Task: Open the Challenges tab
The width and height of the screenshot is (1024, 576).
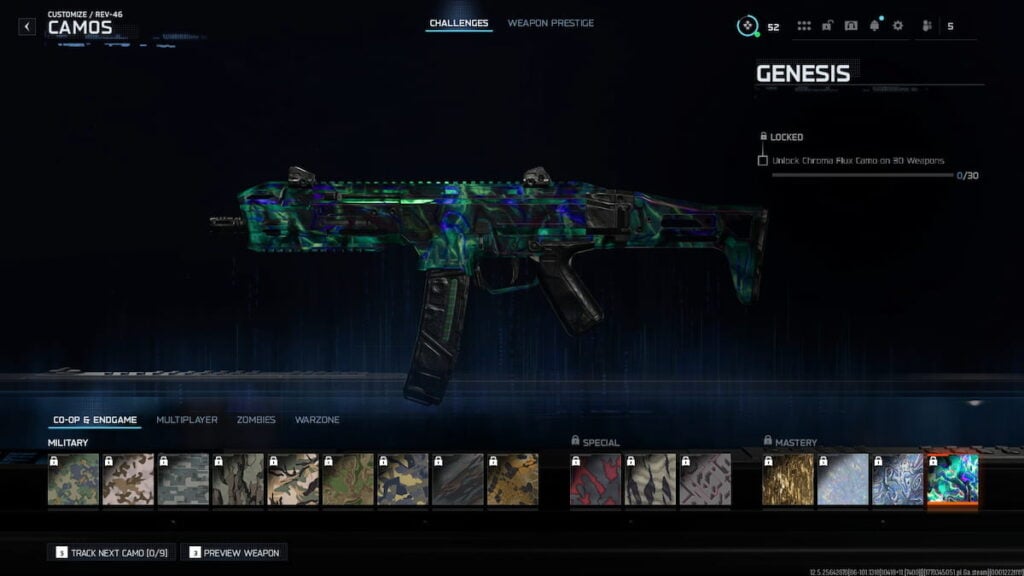Action: (x=459, y=23)
